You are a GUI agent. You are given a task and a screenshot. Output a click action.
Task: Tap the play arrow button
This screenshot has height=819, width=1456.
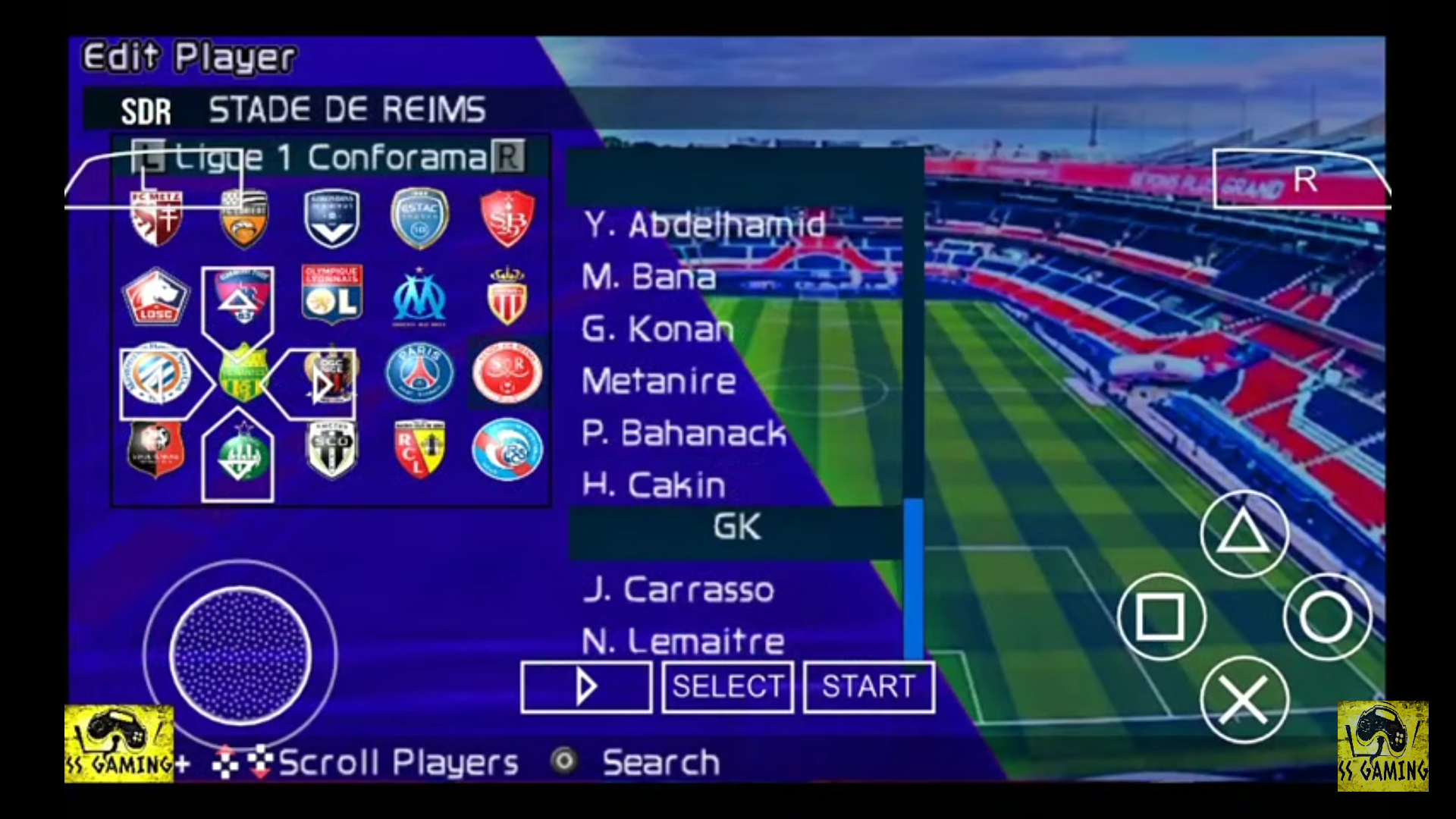pos(585,687)
